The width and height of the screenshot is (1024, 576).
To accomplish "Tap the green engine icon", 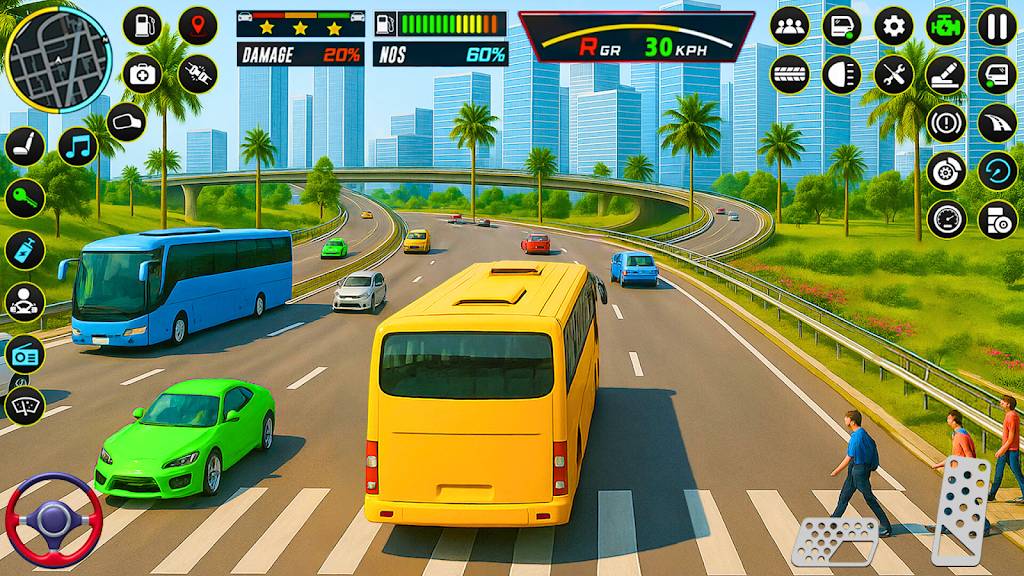I will tap(945, 26).
